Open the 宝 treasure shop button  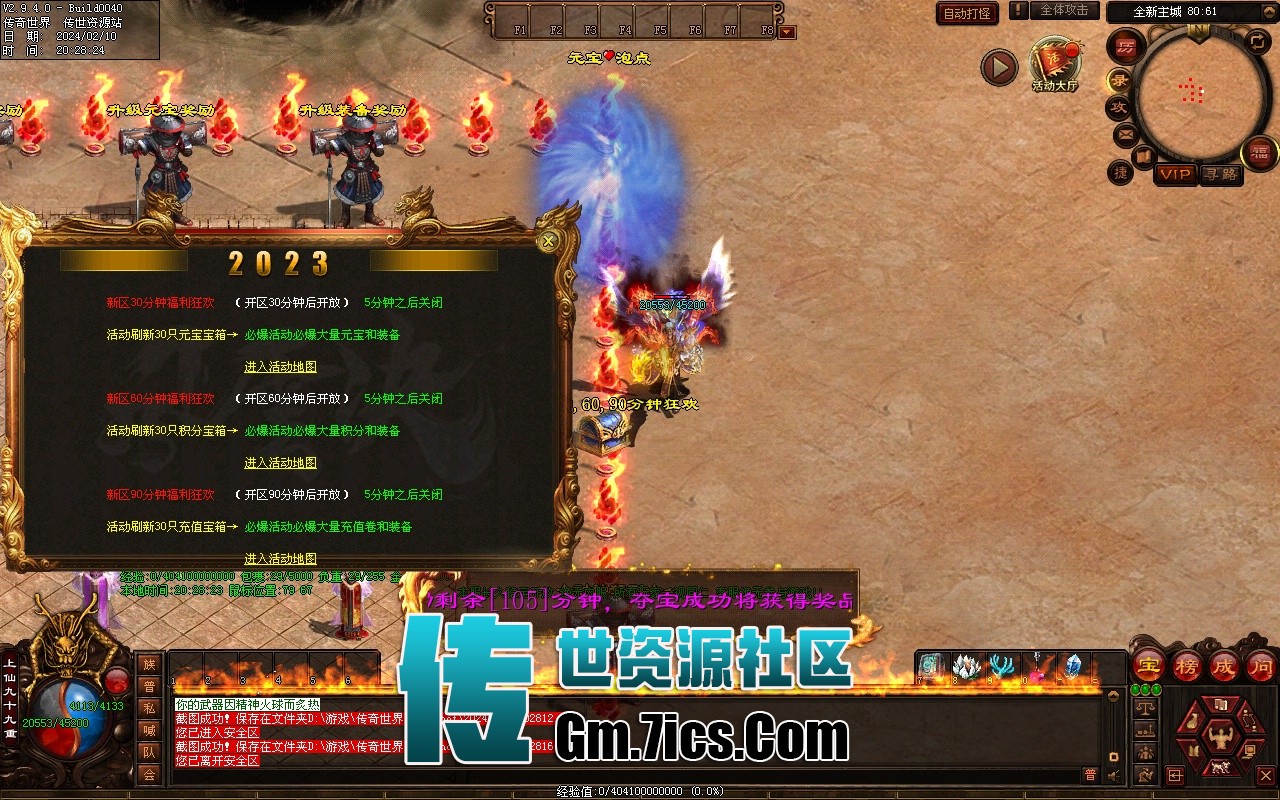tap(1148, 666)
